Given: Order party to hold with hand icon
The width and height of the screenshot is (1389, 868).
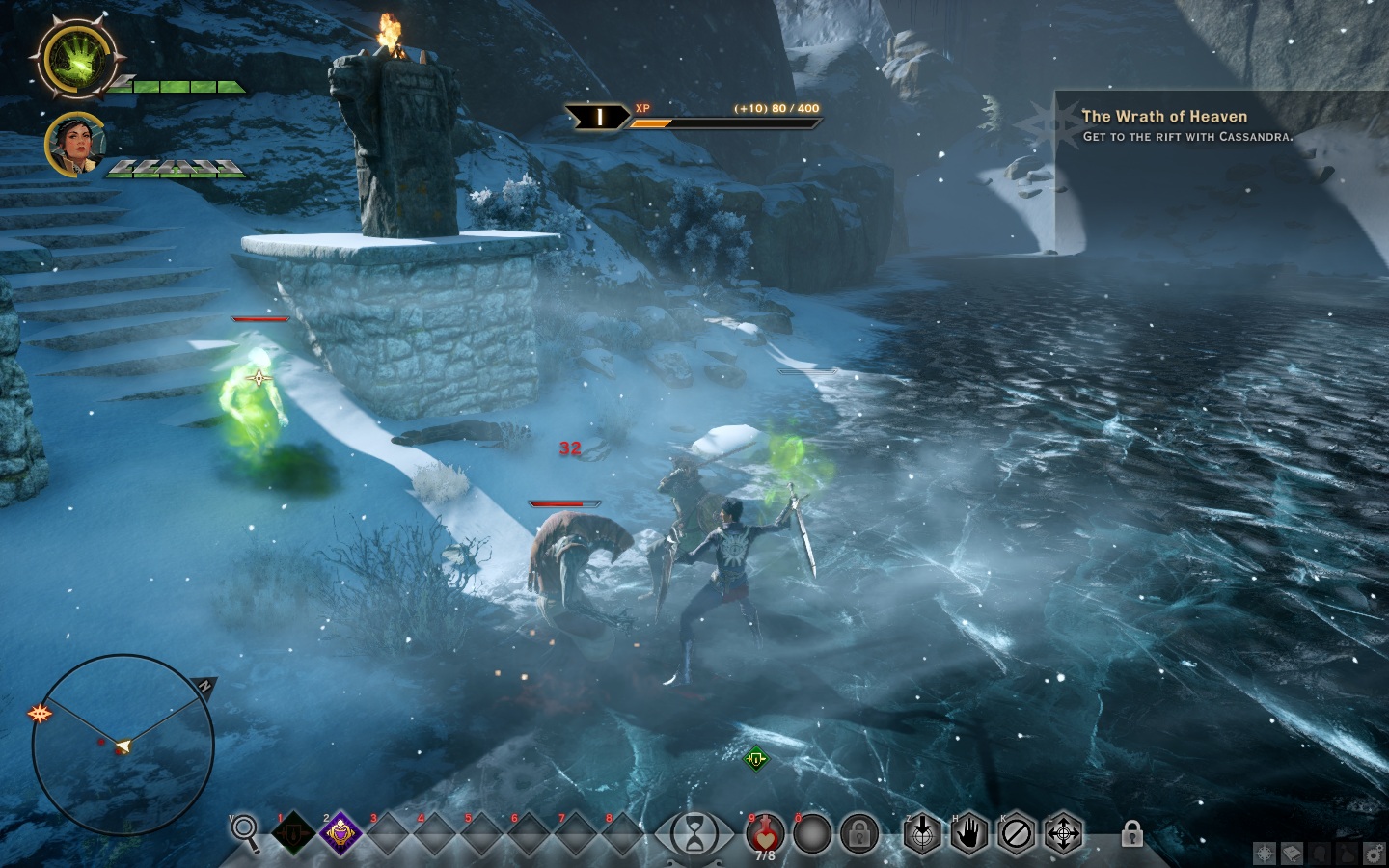Looking at the screenshot, I should click(x=969, y=833).
